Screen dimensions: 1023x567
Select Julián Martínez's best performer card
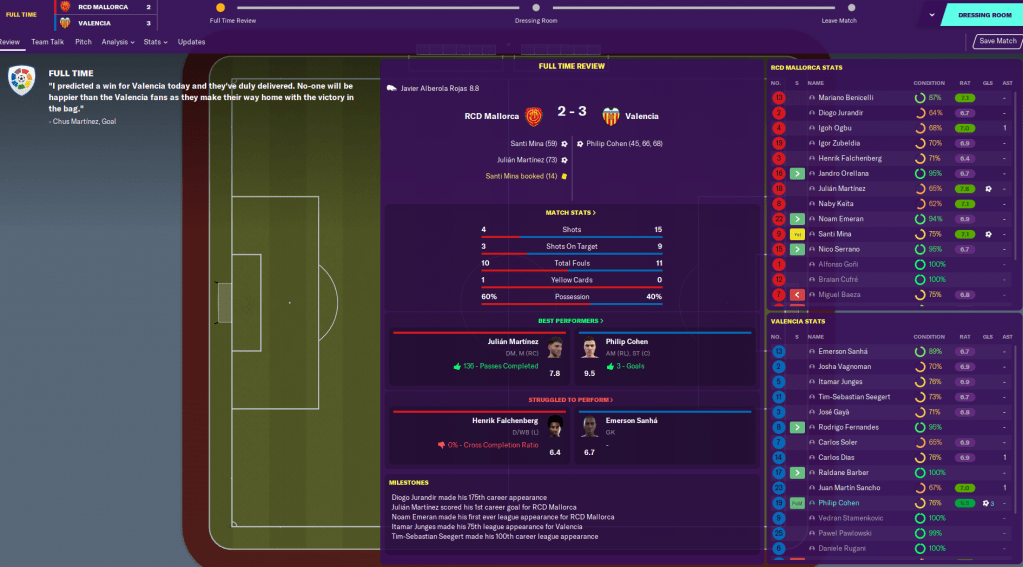pos(478,359)
